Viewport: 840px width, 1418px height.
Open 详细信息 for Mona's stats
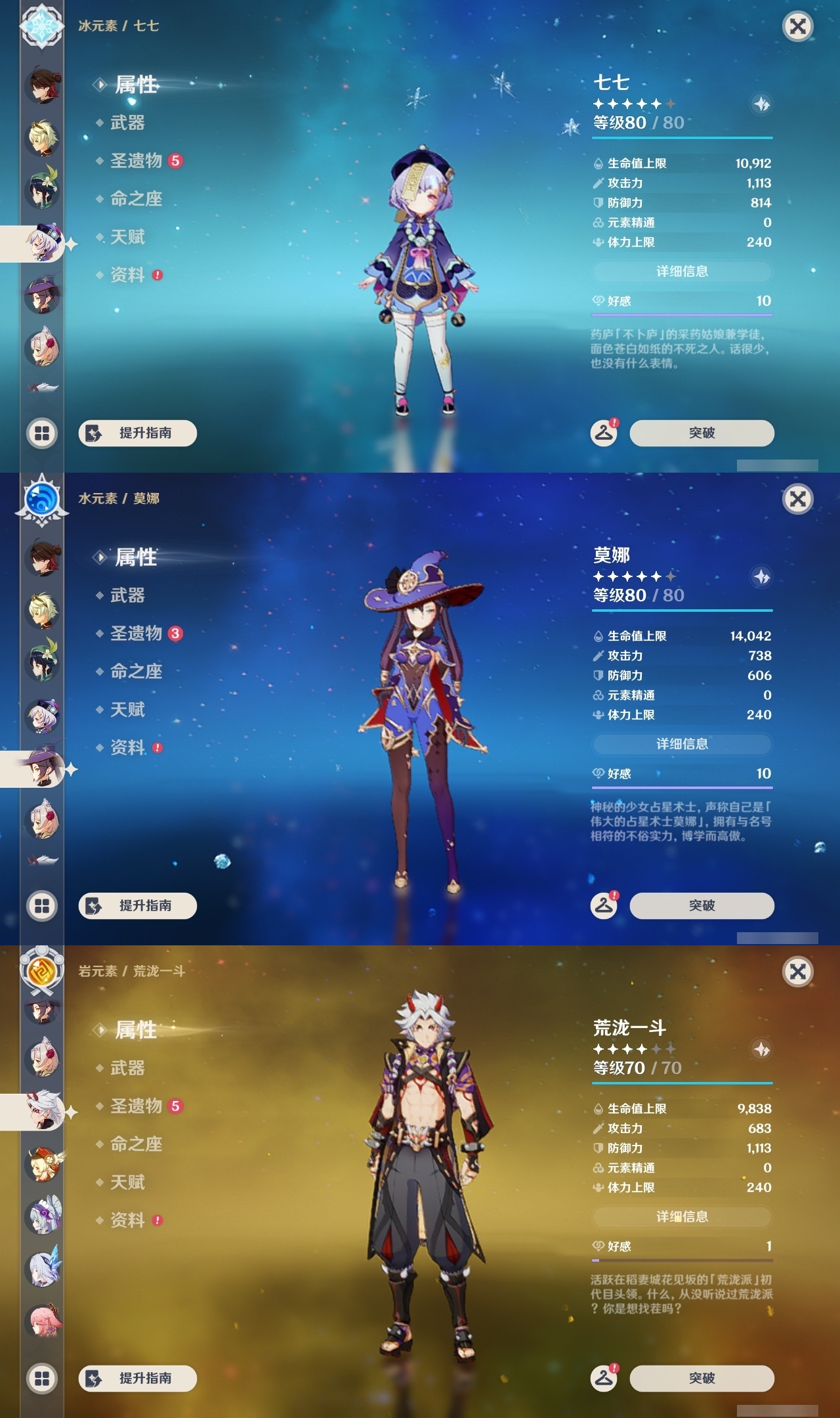pos(682,744)
